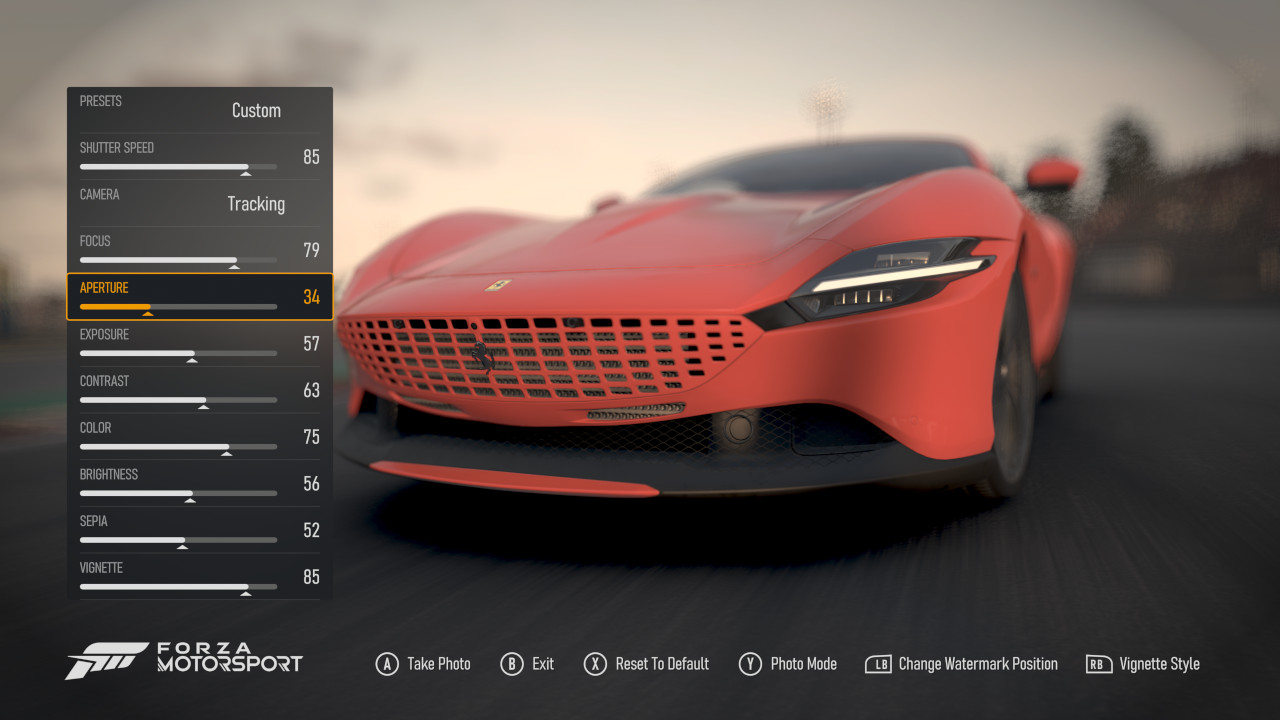Screen dimensions: 1280x720
Task: Modify the Sepia slider
Action: (x=178, y=540)
